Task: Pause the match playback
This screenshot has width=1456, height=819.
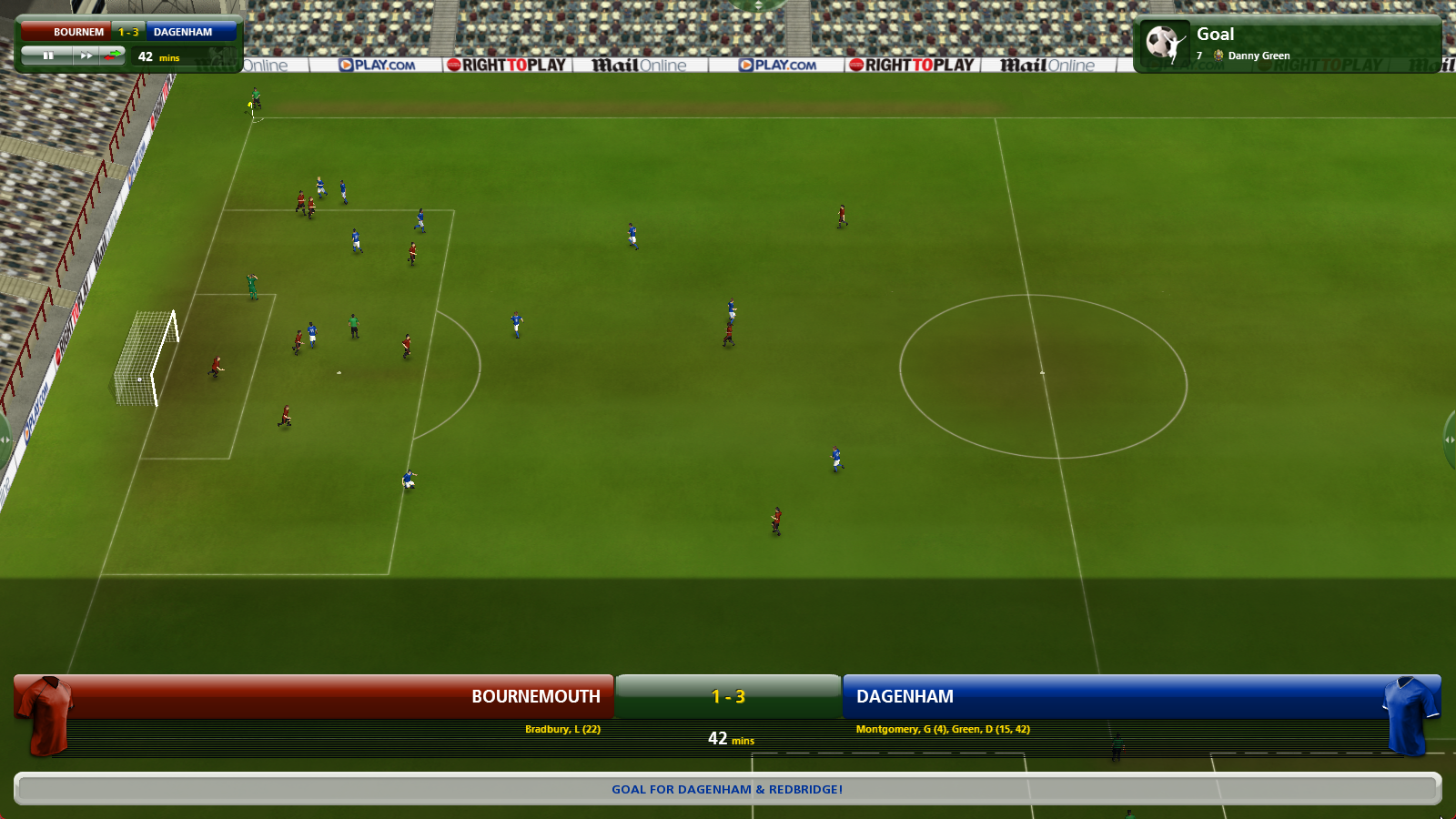Action: tap(48, 56)
